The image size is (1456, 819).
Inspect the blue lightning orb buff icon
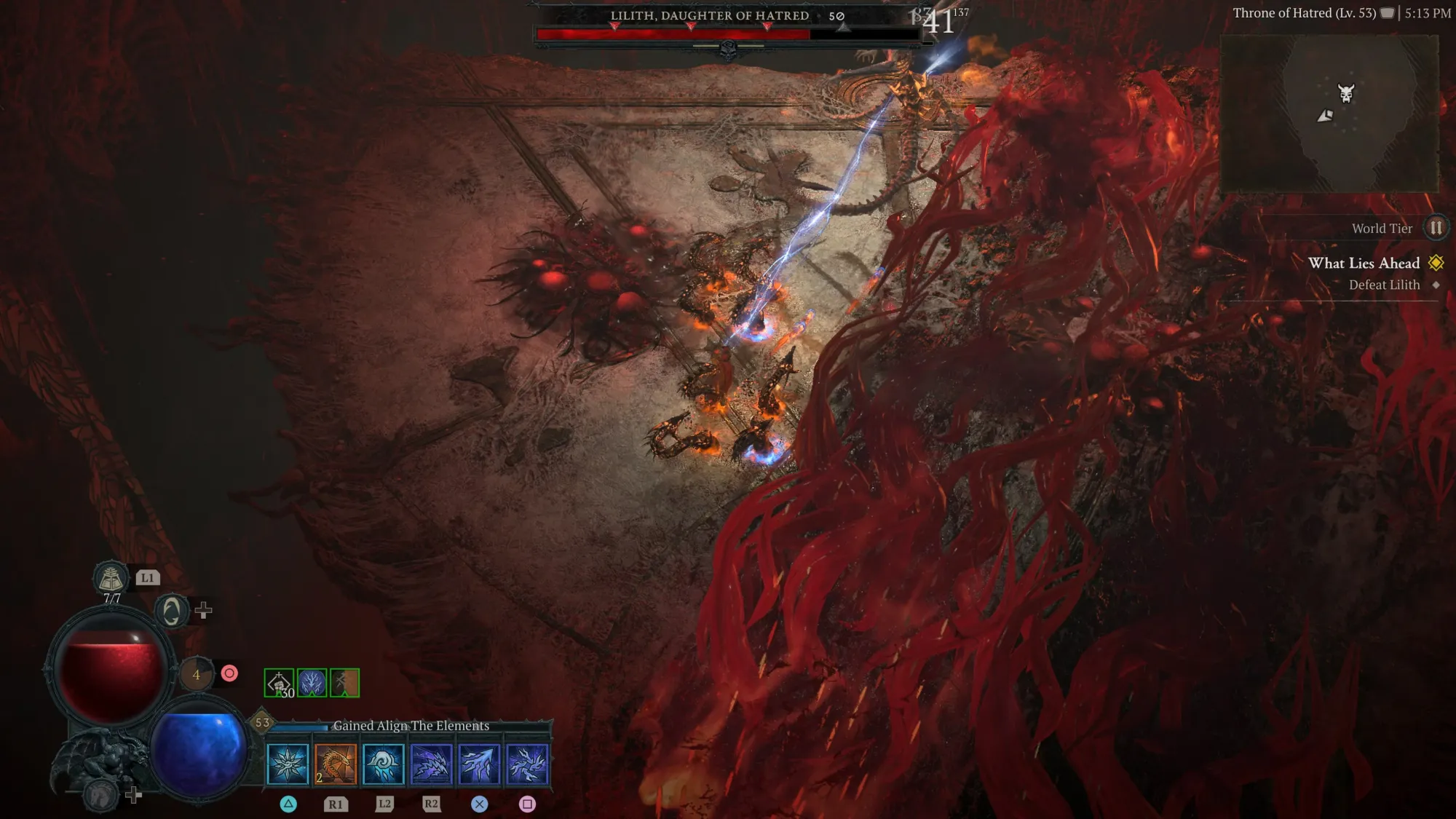click(x=312, y=683)
